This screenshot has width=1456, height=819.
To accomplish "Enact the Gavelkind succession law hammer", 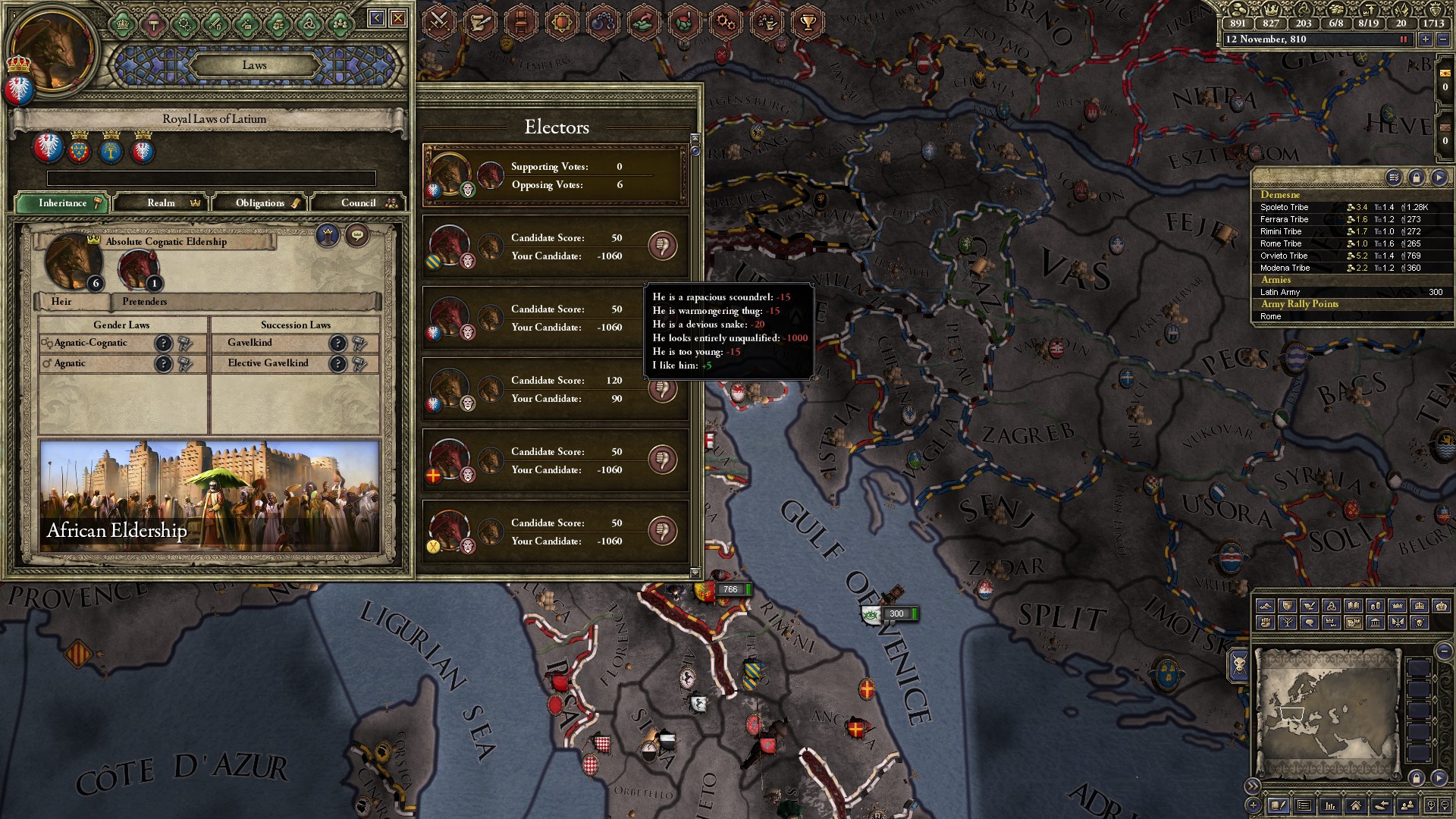I will coord(359,343).
